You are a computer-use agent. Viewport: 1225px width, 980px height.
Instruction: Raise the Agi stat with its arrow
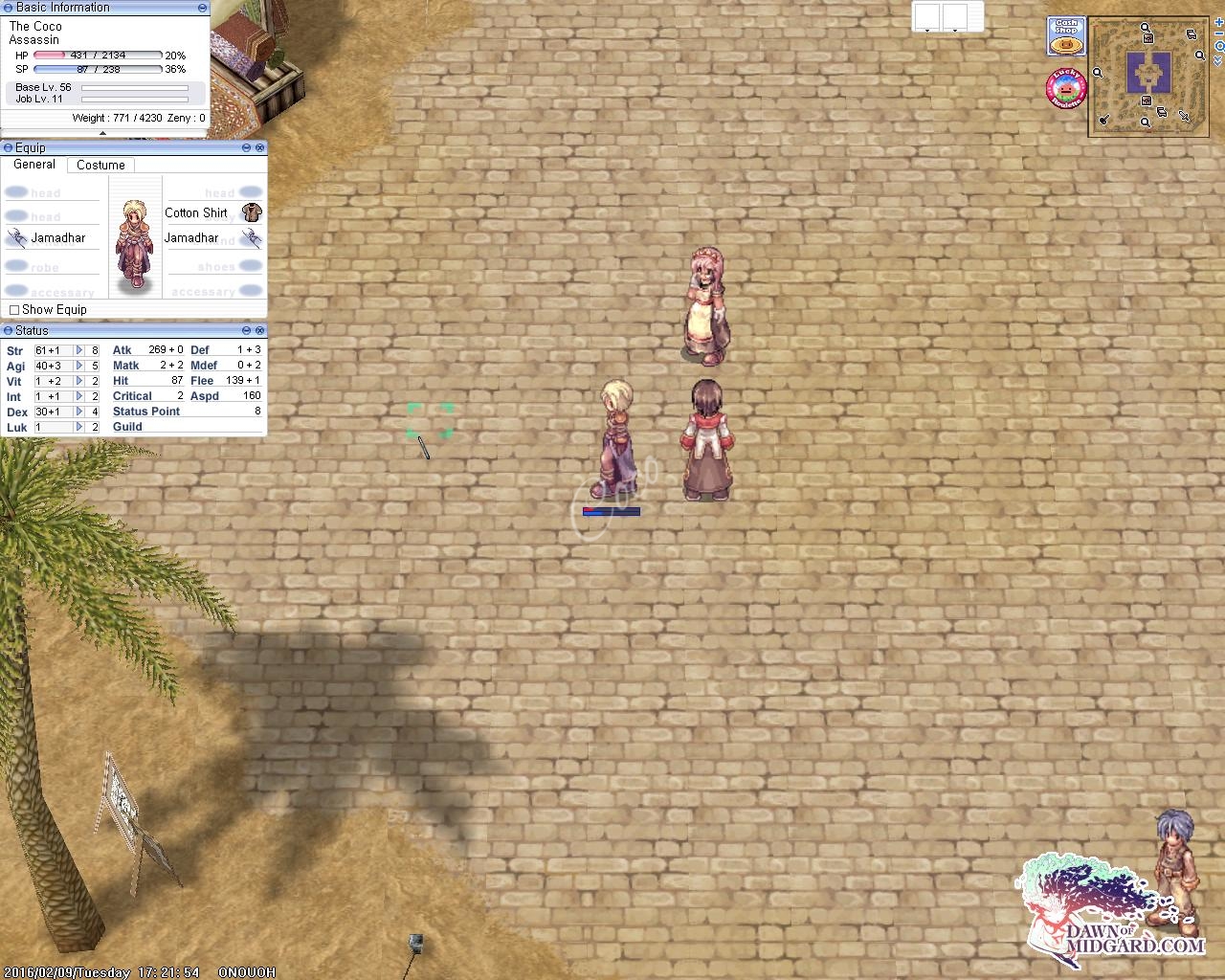click(80, 366)
